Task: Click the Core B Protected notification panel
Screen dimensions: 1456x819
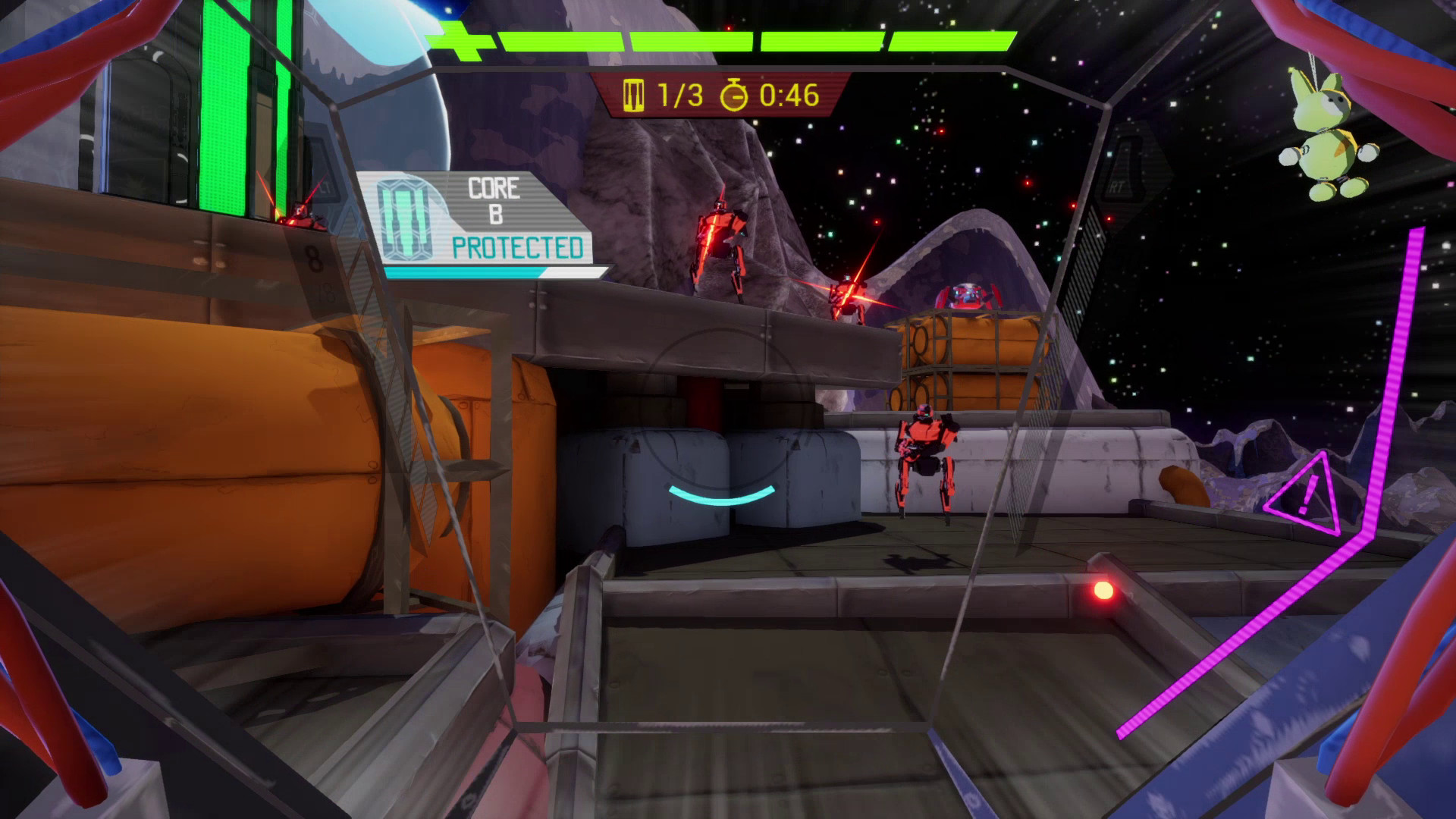Action: pyautogui.click(x=482, y=220)
